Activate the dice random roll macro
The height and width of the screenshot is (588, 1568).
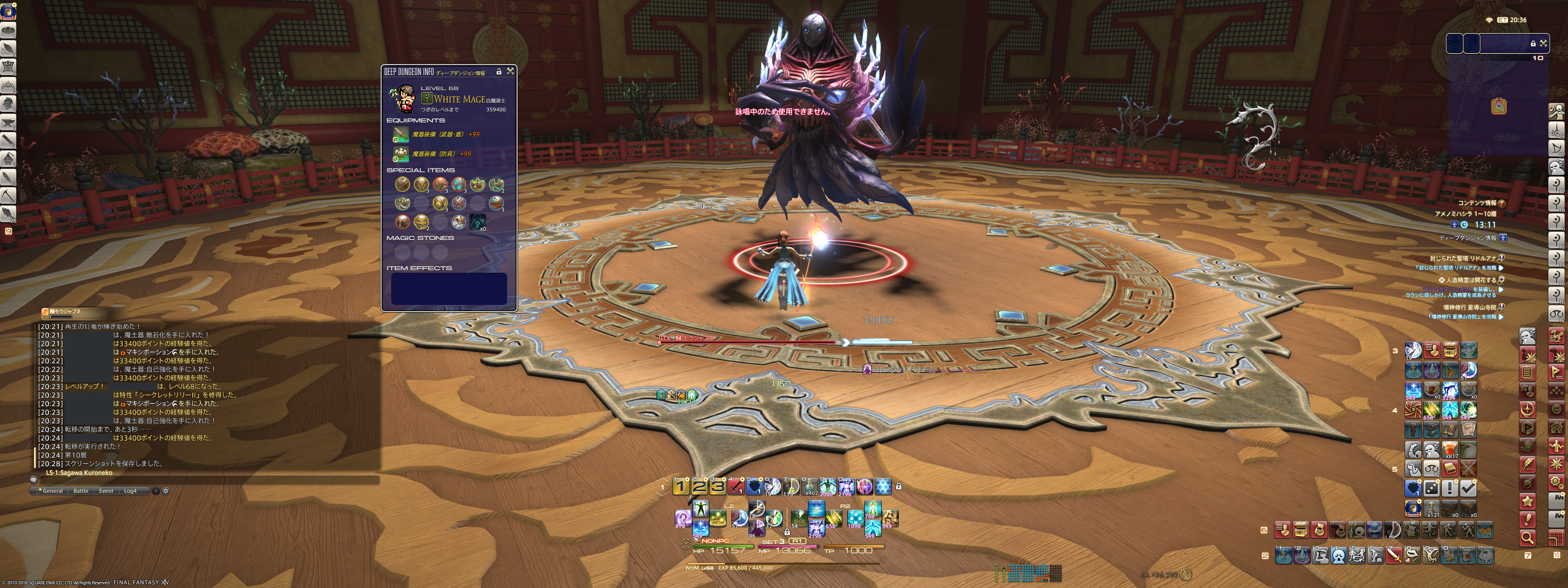pyautogui.click(x=1431, y=488)
